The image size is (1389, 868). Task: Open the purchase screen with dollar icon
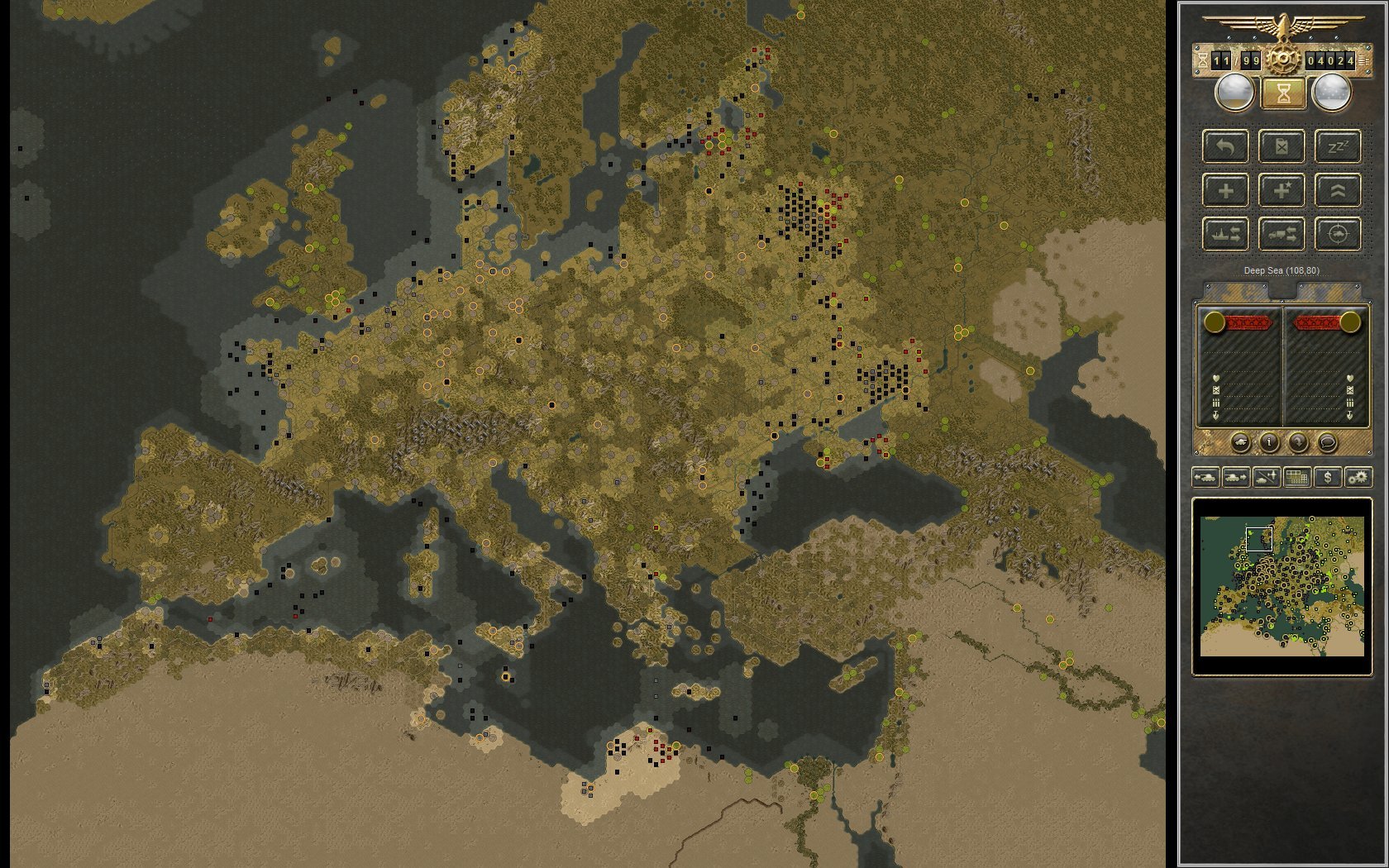pos(1328,477)
